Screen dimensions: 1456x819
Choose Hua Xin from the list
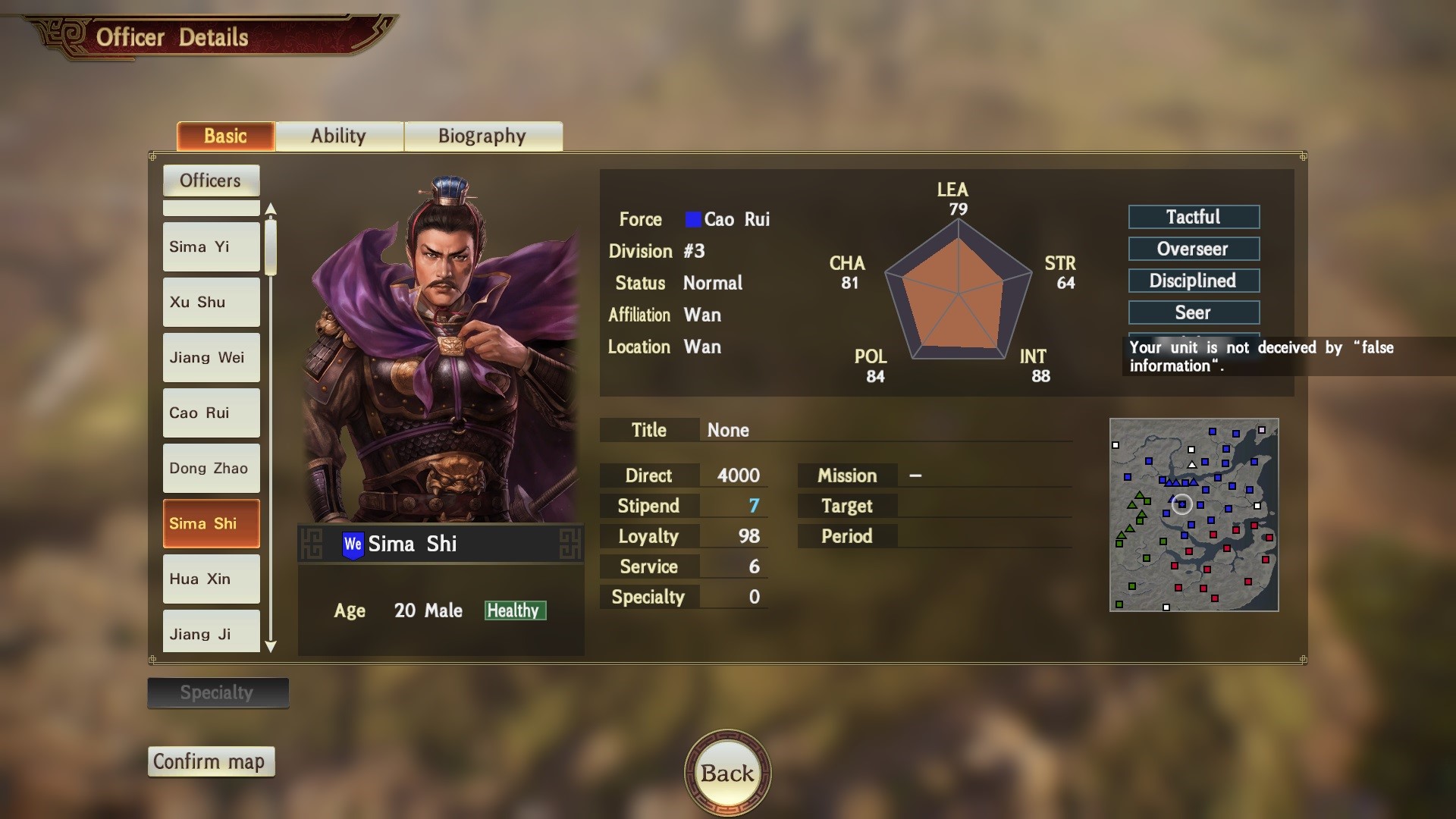[x=211, y=579]
